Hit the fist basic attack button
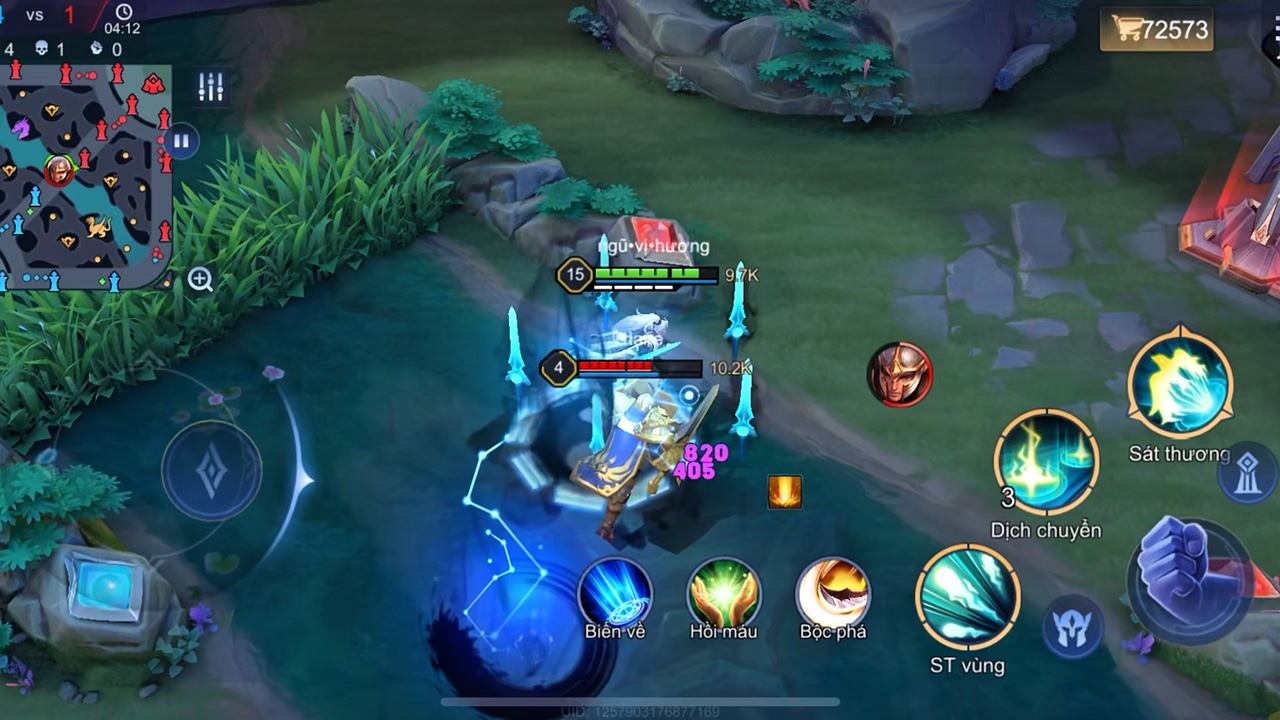Screen dimensions: 1280x720 click(x=1187, y=580)
